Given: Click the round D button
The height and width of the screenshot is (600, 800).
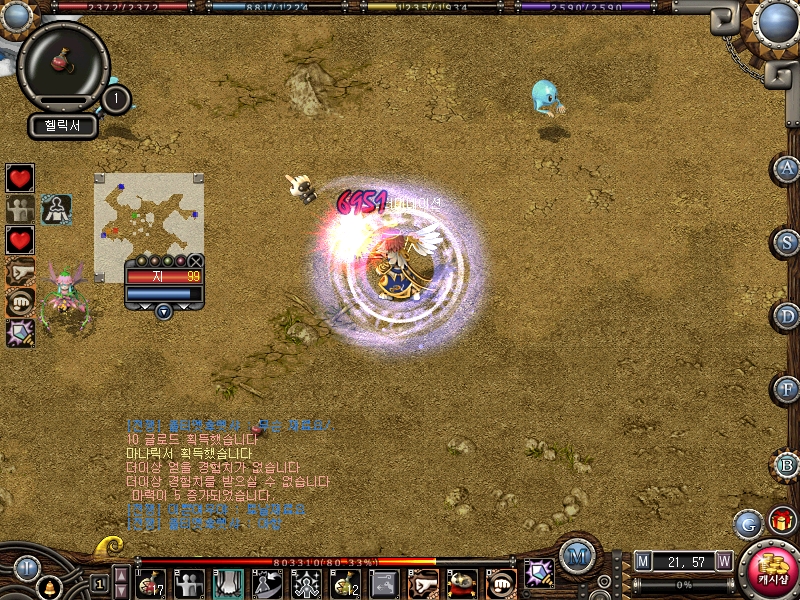Looking at the screenshot, I should point(787,316).
